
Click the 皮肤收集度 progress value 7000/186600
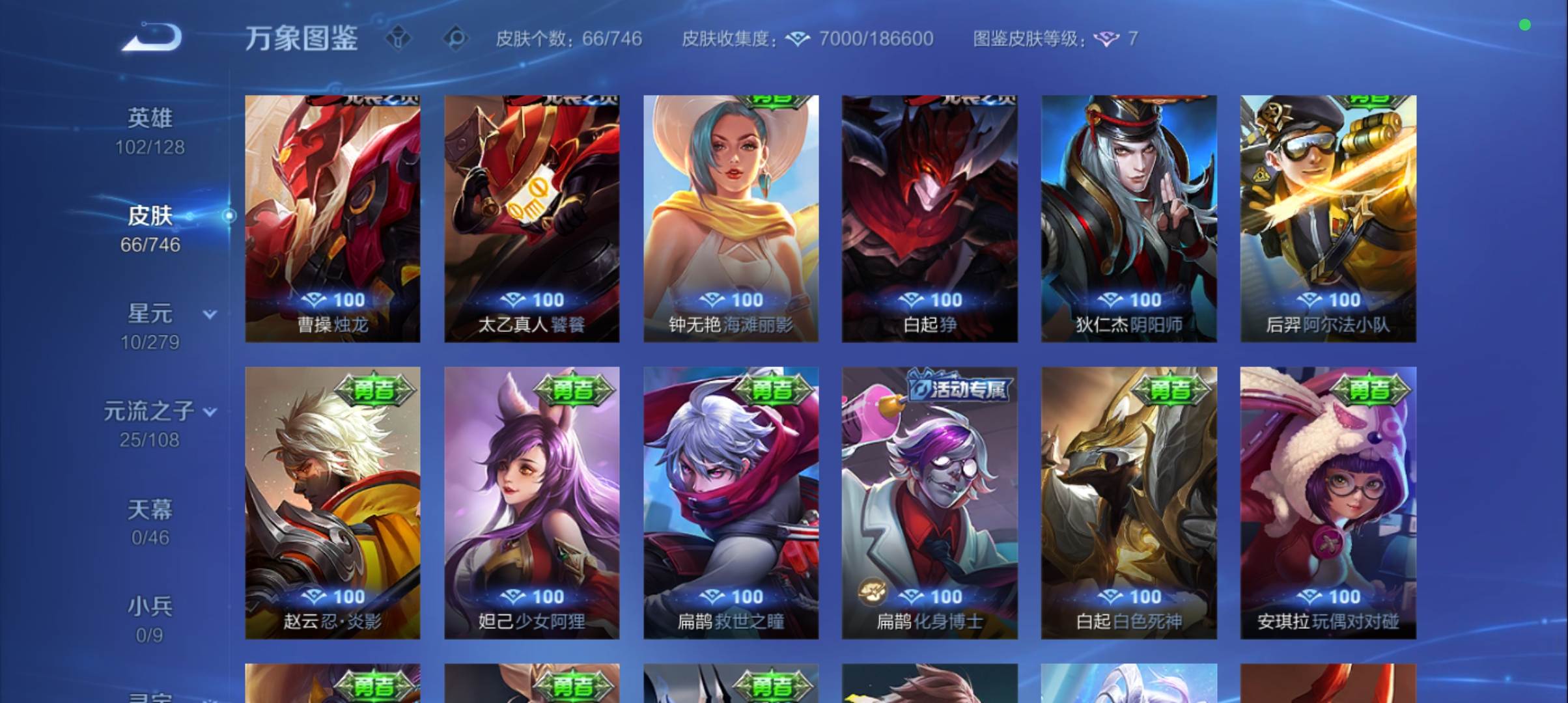click(x=876, y=38)
